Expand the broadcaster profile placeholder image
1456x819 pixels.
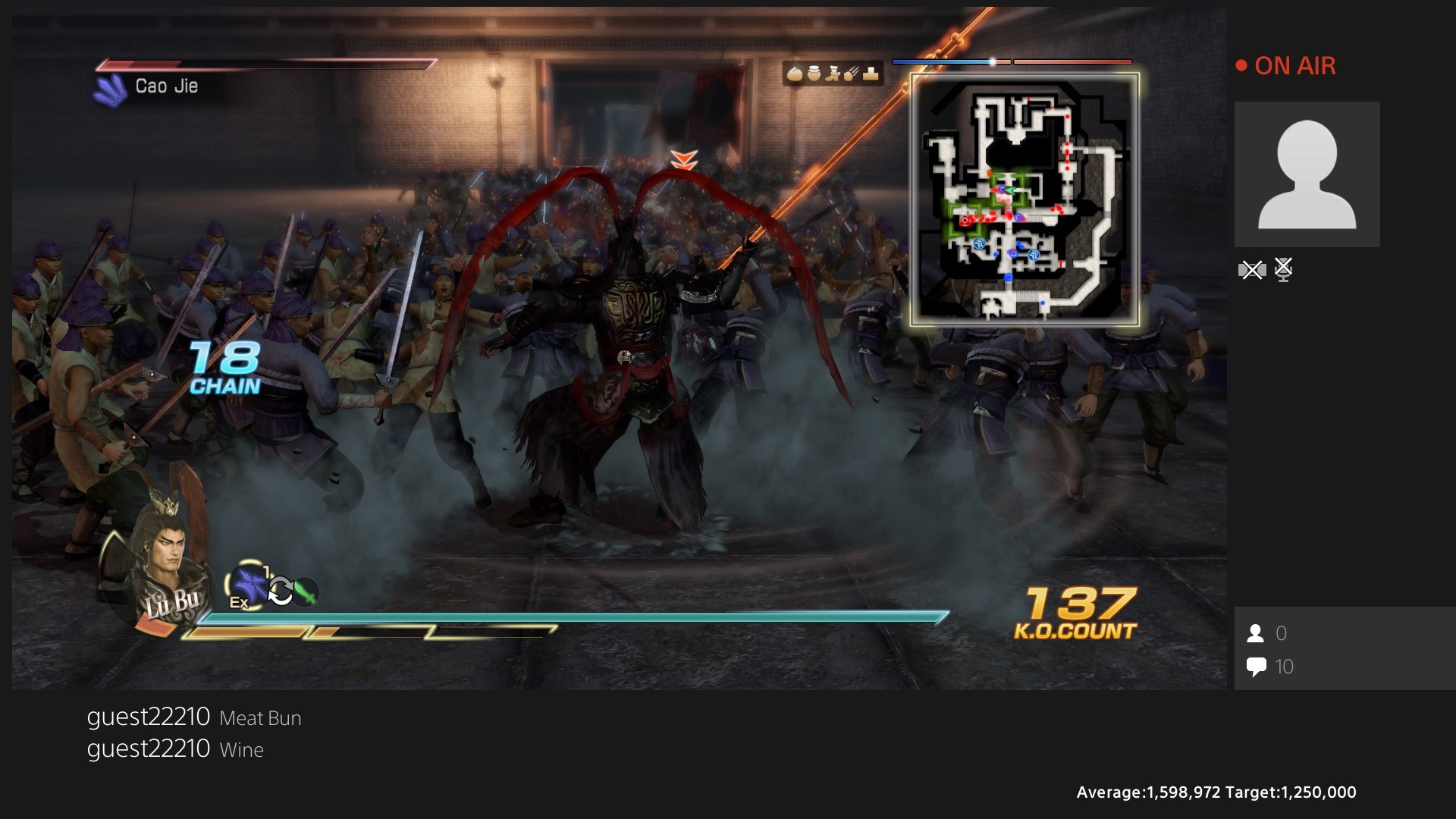click(1307, 174)
